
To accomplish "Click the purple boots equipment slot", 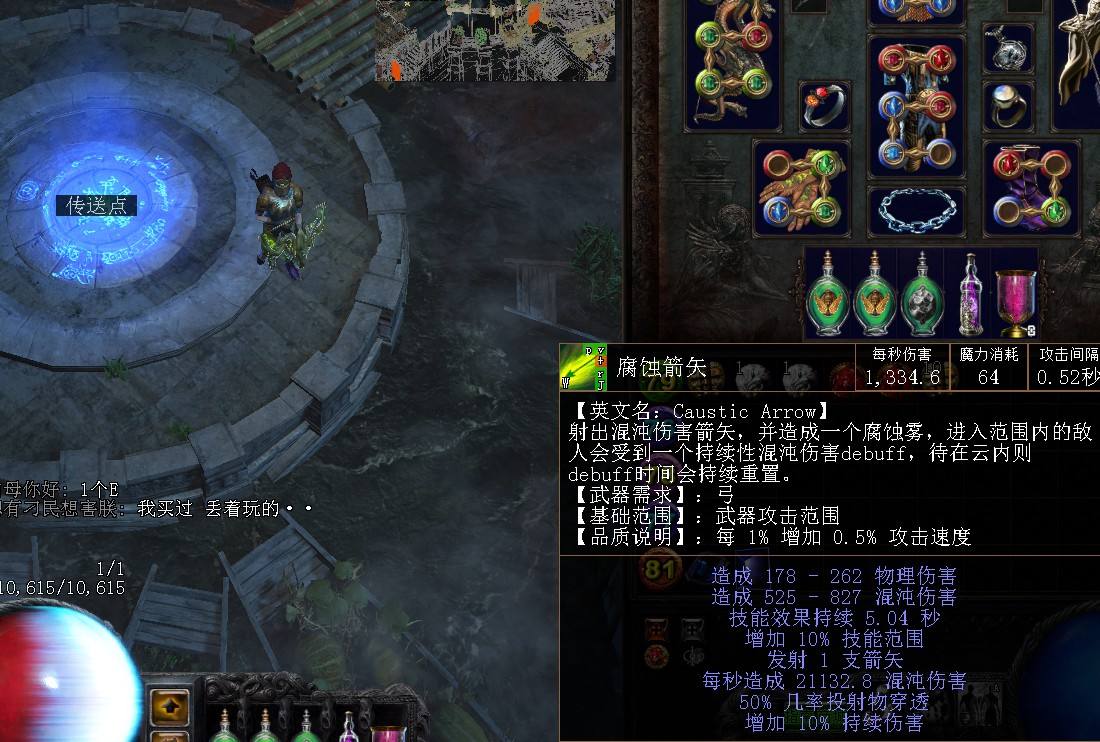I will 1031,187.
